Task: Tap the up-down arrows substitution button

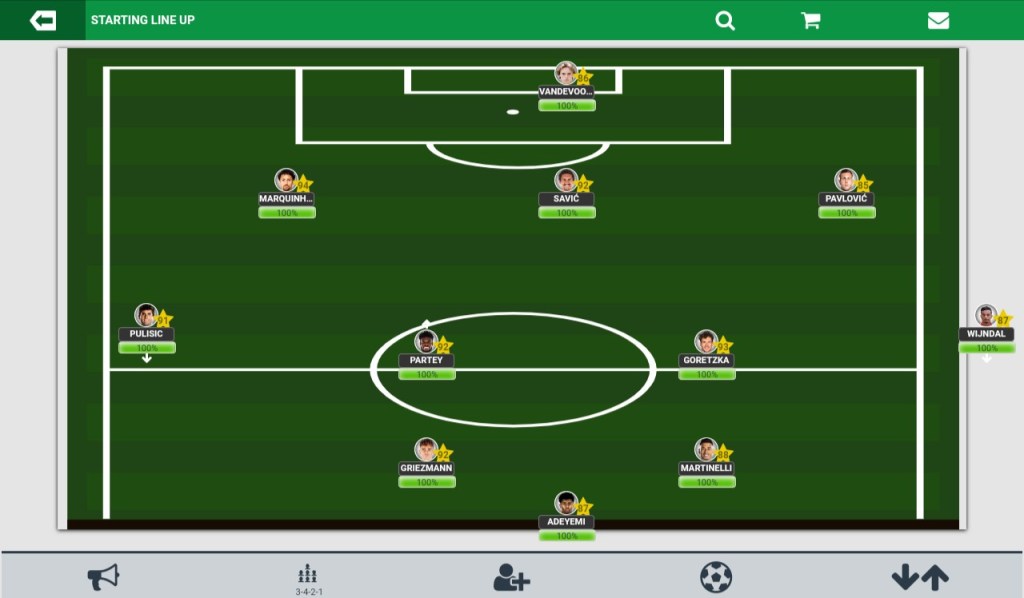Action: tap(920, 577)
